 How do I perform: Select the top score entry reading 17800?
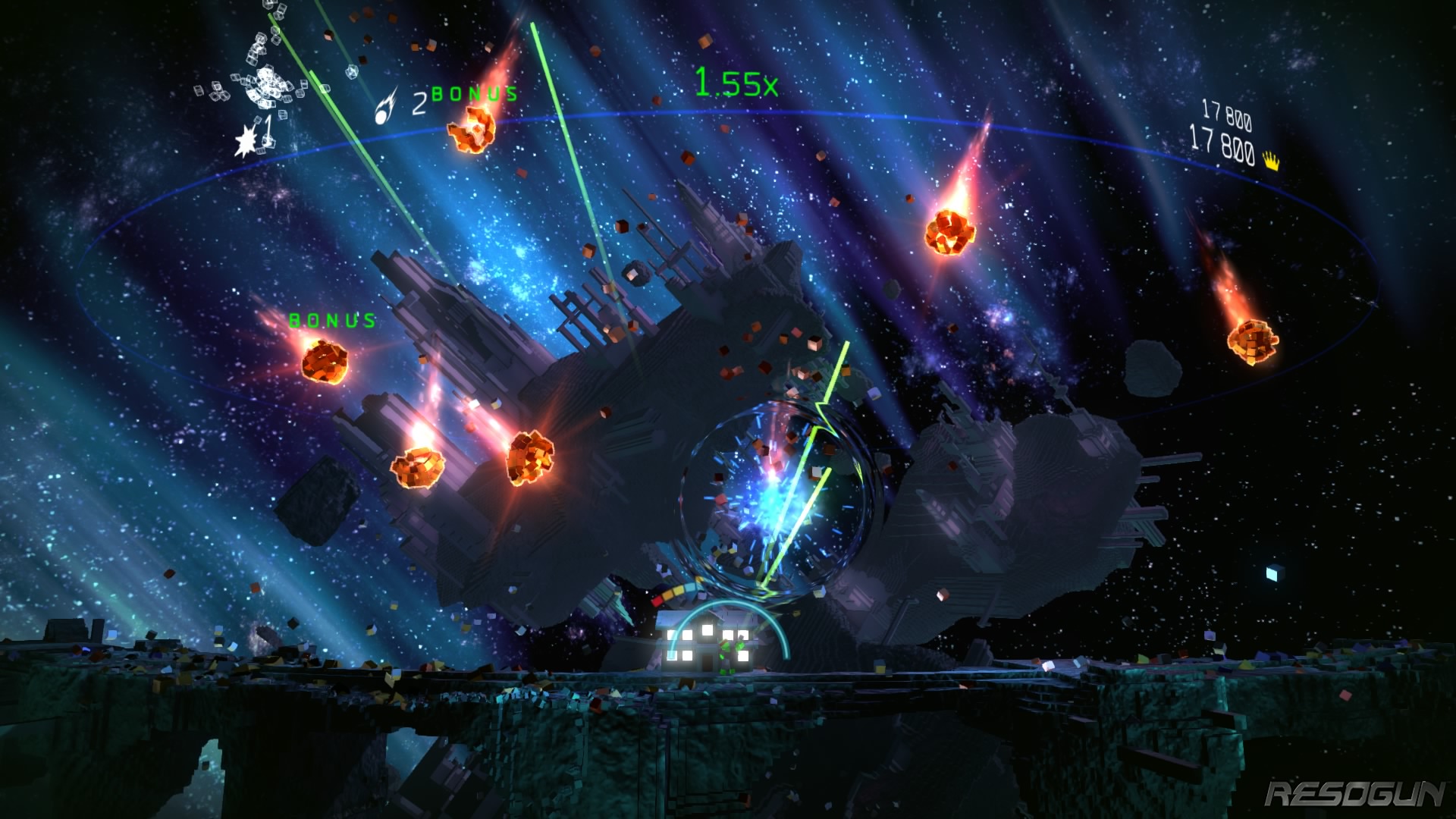pos(1228,114)
